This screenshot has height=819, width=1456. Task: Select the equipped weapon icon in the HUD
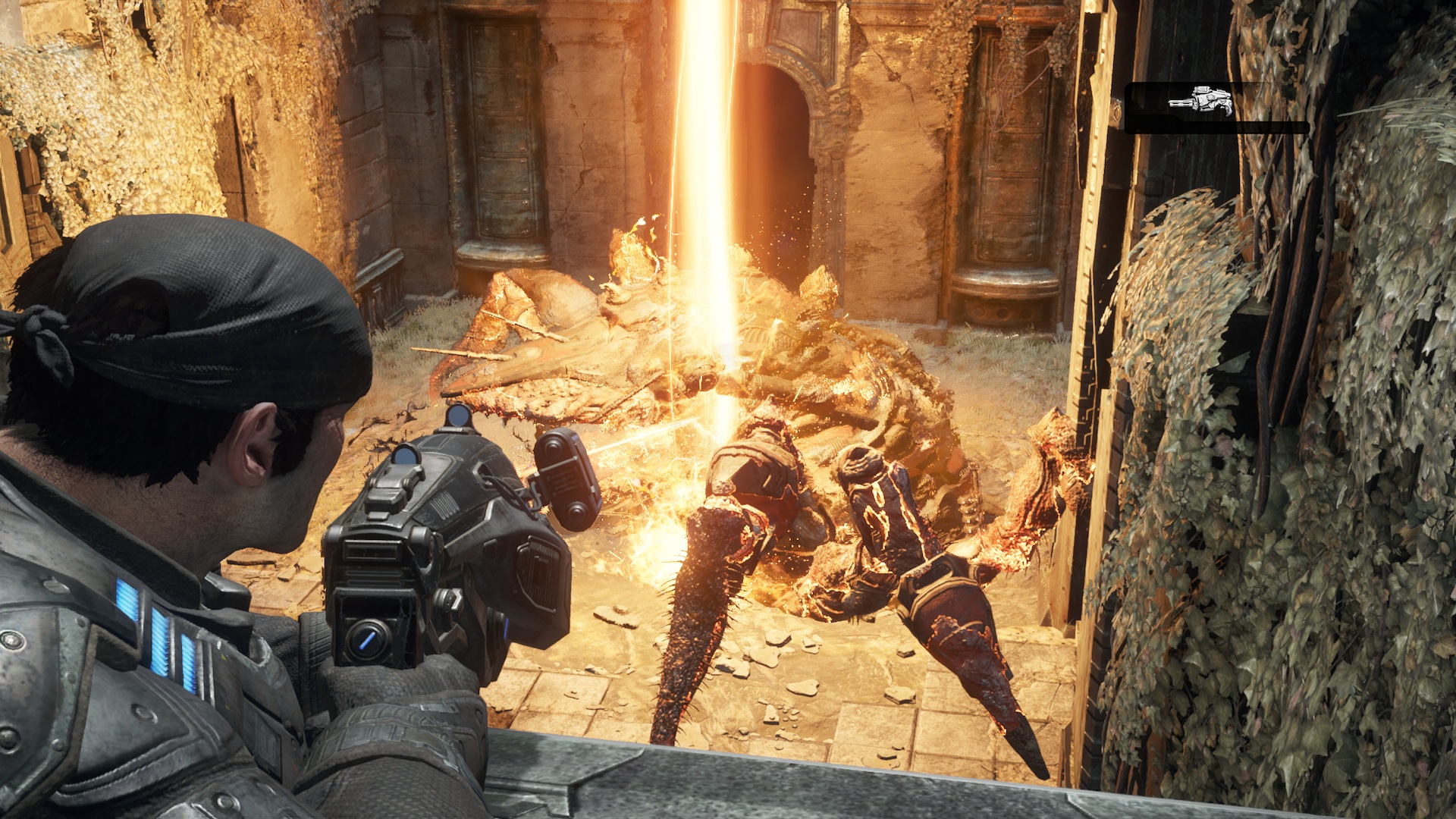(1197, 100)
